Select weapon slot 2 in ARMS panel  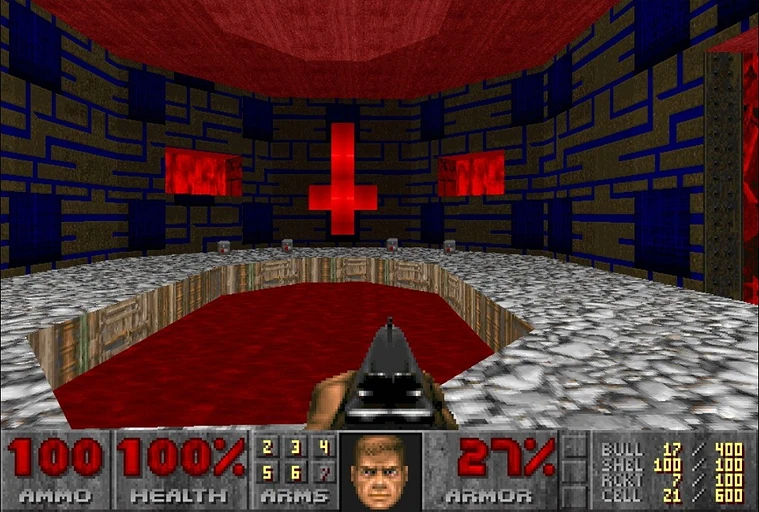(268, 447)
